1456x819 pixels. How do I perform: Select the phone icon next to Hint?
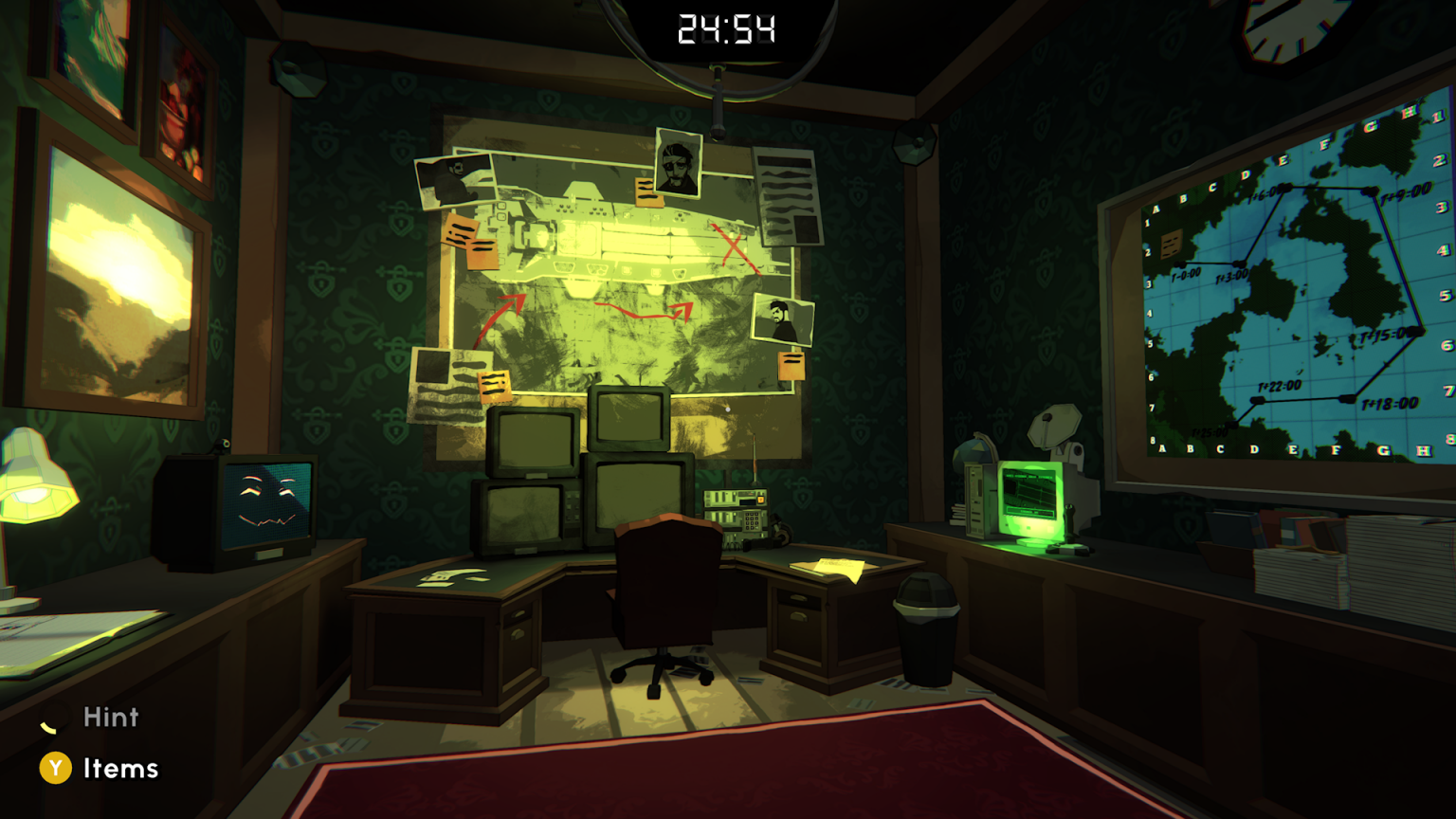tap(54, 723)
